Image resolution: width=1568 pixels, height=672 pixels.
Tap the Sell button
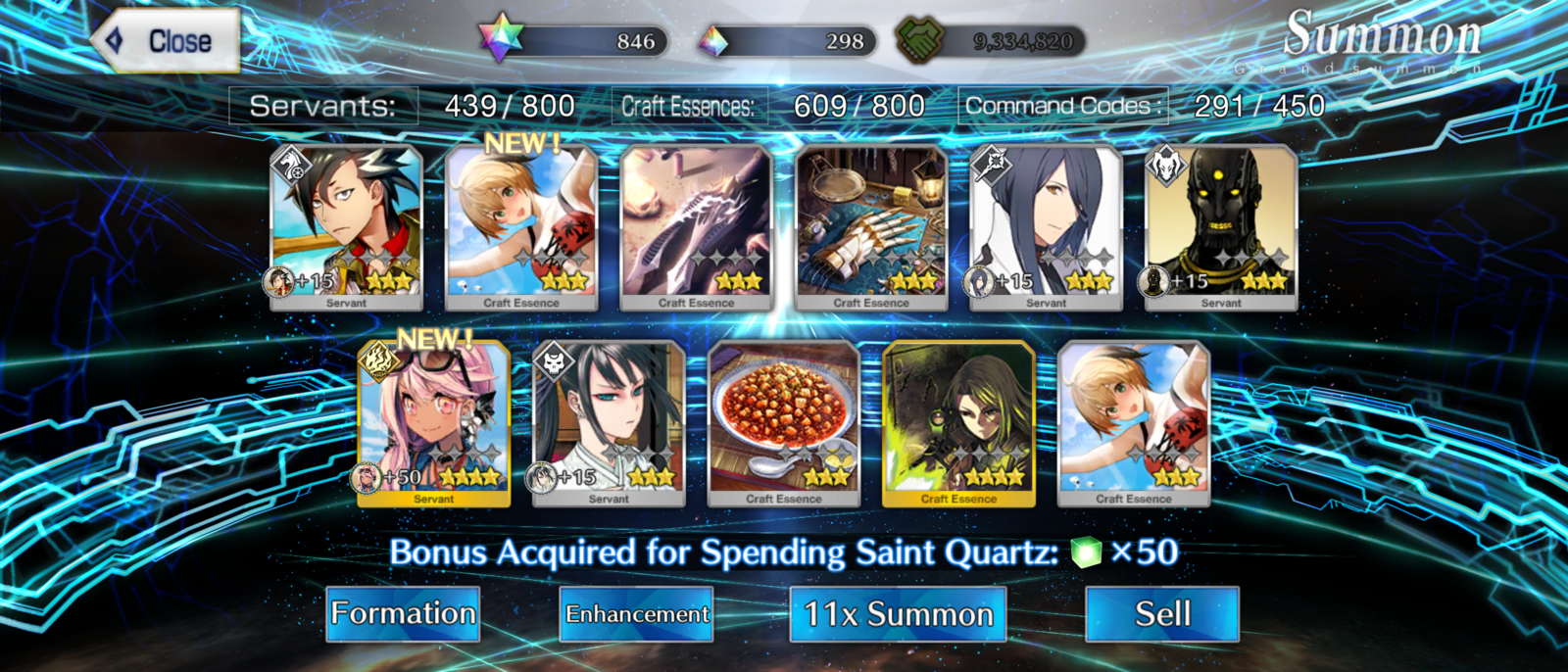[x=1162, y=614]
